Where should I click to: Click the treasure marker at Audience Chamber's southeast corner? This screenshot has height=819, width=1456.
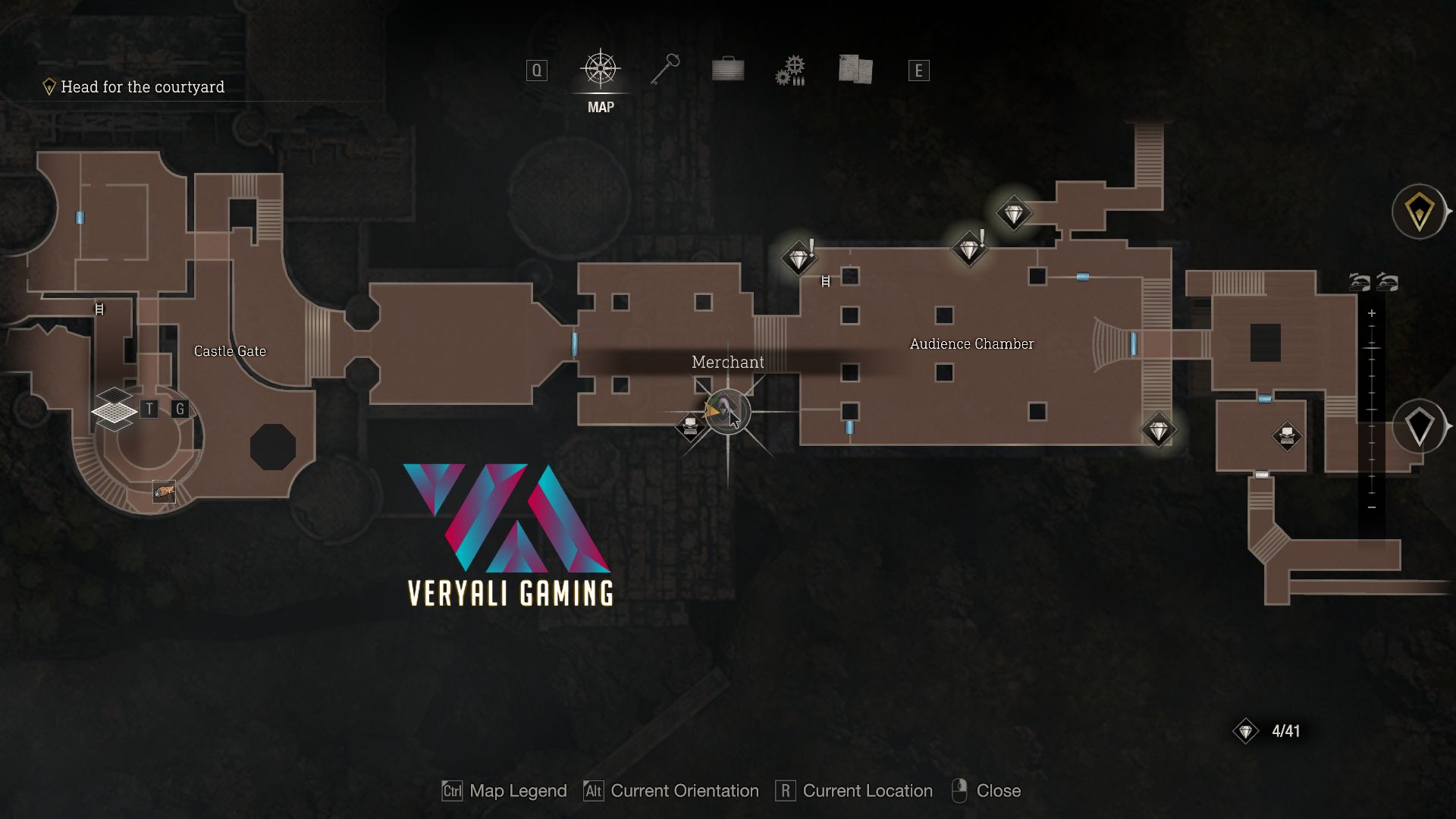click(x=1158, y=431)
